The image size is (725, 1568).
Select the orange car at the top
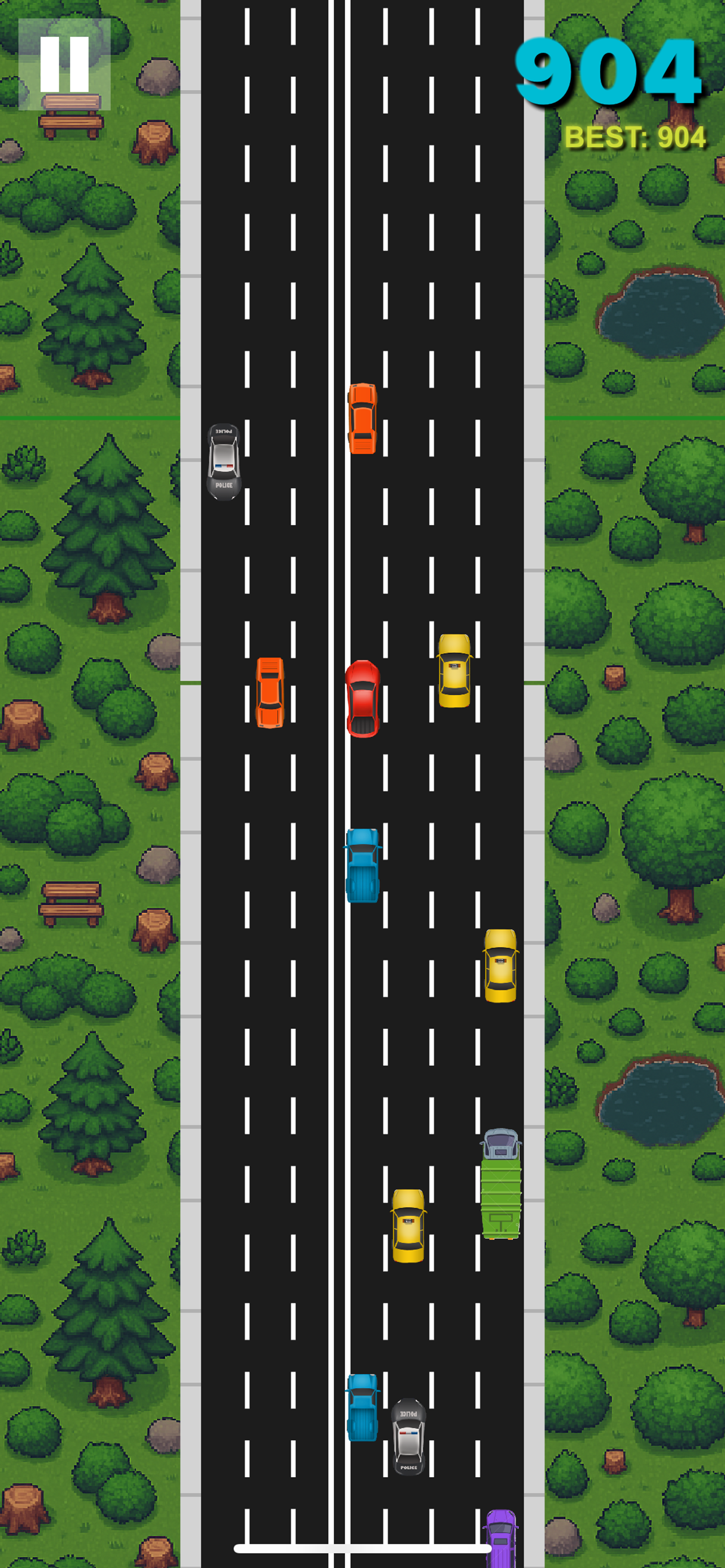click(x=362, y=419)
